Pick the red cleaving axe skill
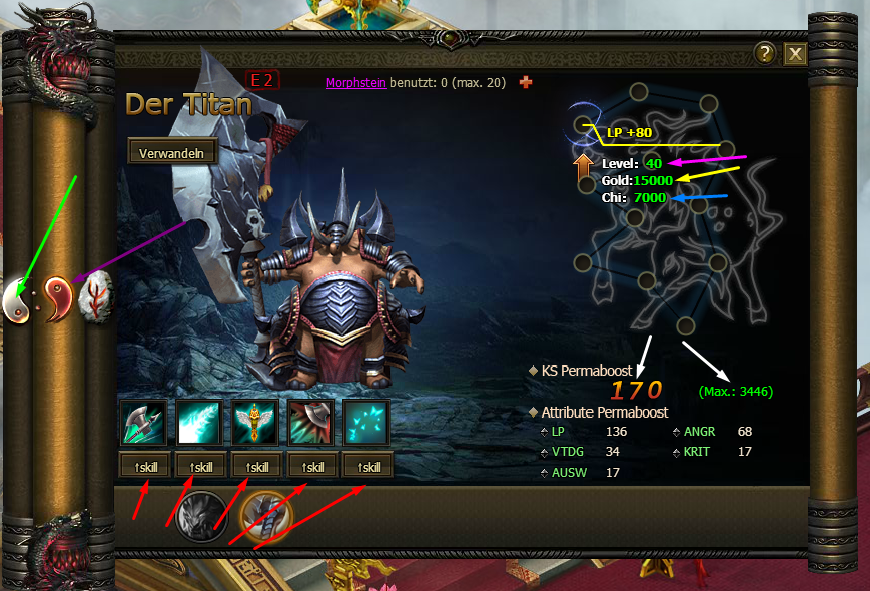The width and height of the screenshot is (870, 591). (x=311, y=422)
